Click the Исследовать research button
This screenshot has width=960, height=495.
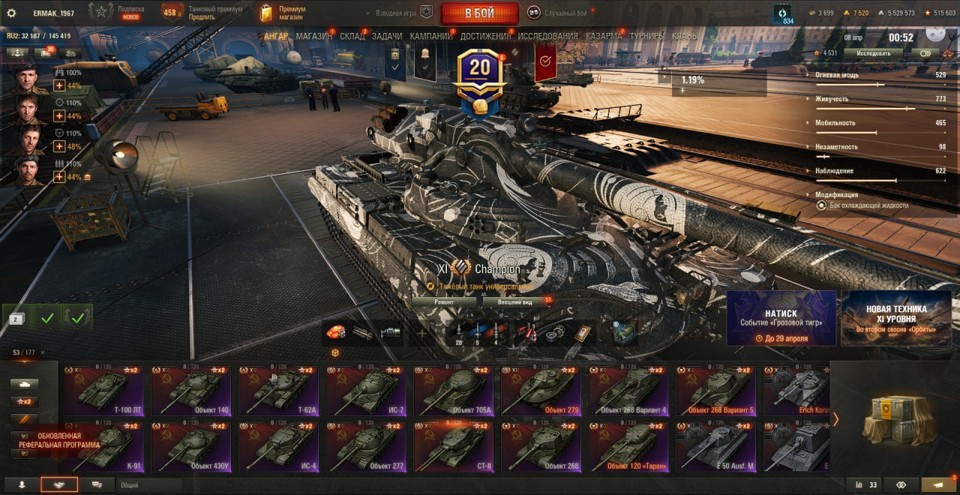click(872, 52)
